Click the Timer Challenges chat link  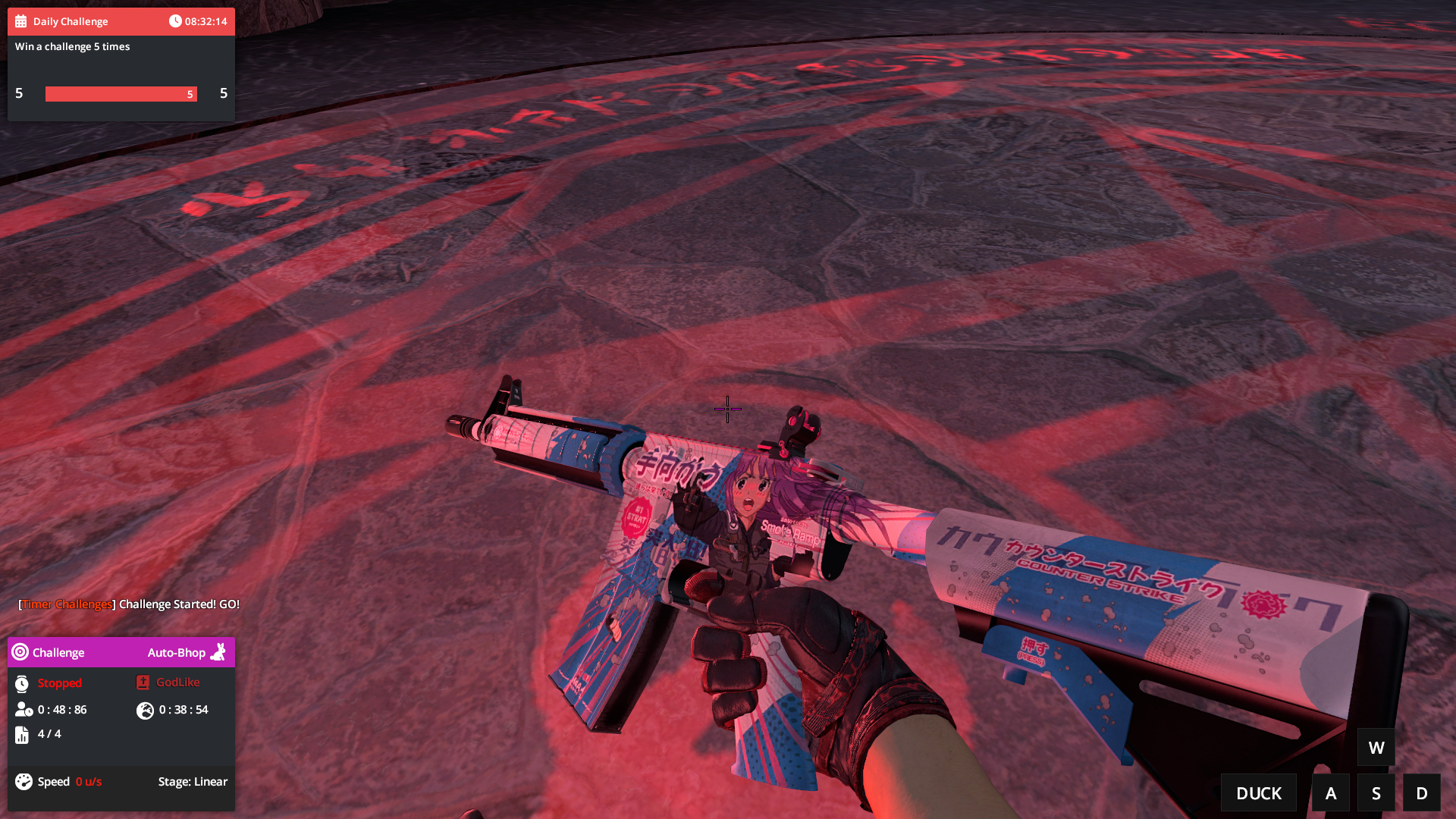[x=66, y=604]
